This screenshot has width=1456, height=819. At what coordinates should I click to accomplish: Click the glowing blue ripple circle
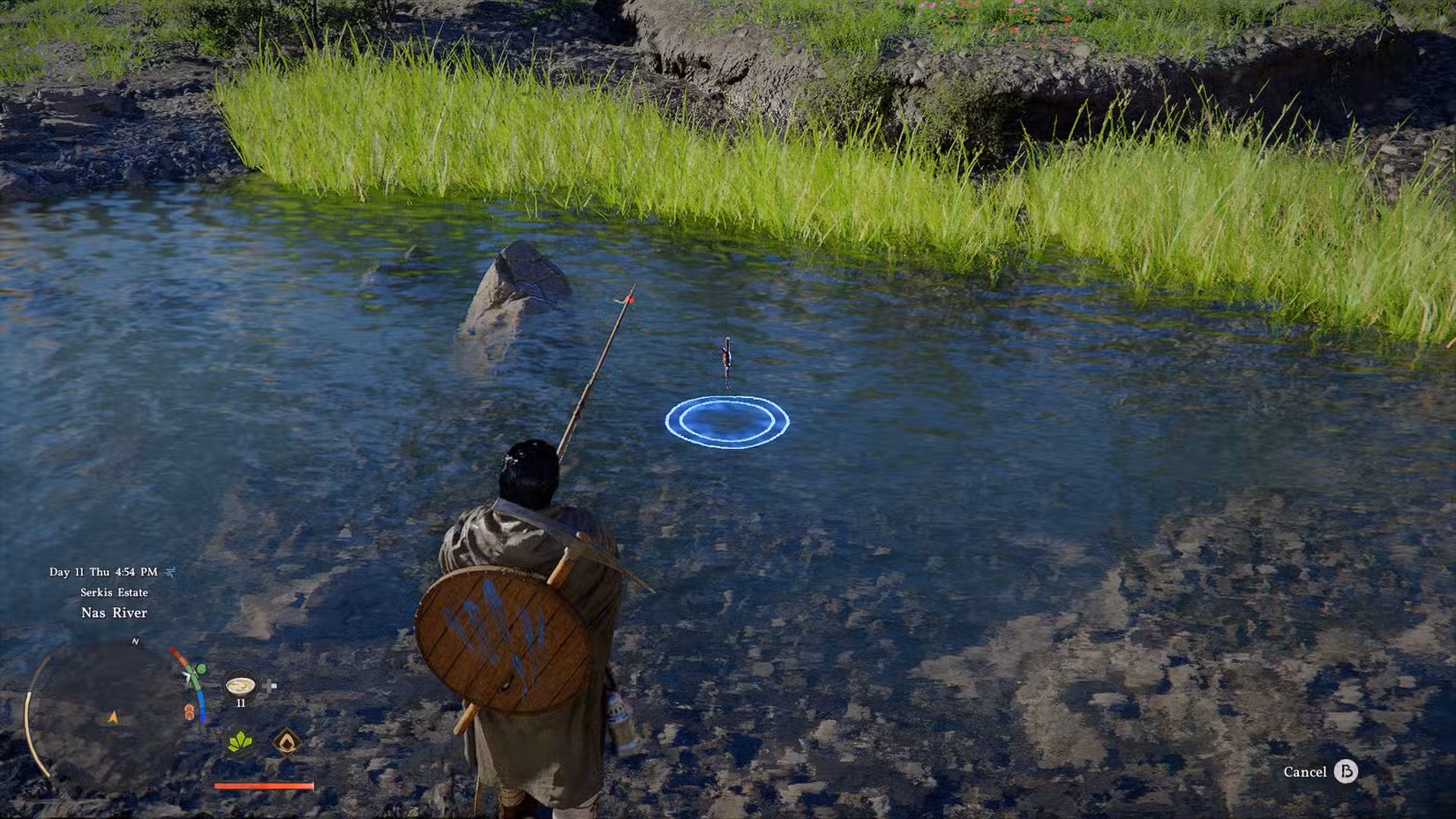(726, 421)
